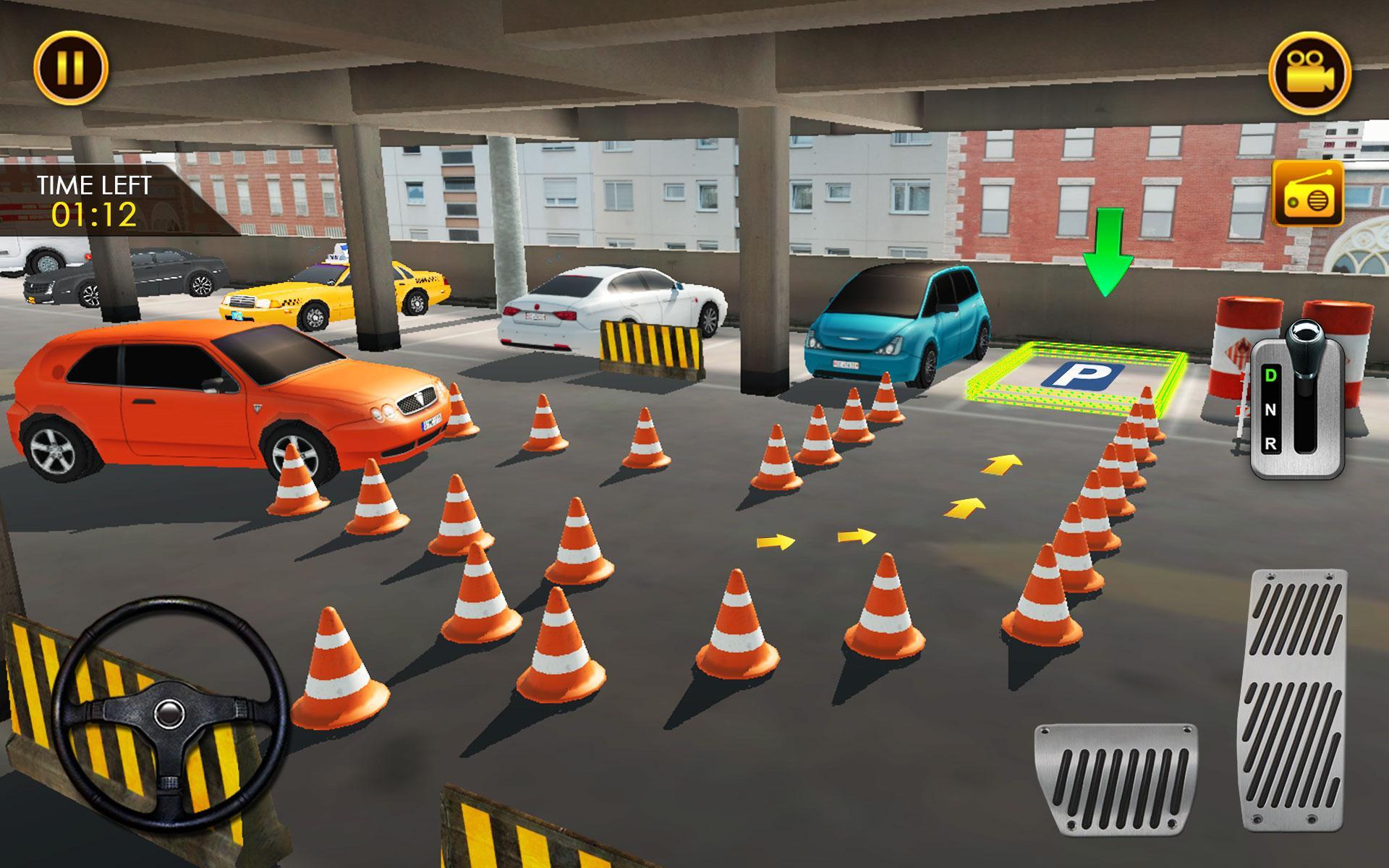Toggle the radio button
This screenshot has height=868, width=1389.
tap(1307, 194)
